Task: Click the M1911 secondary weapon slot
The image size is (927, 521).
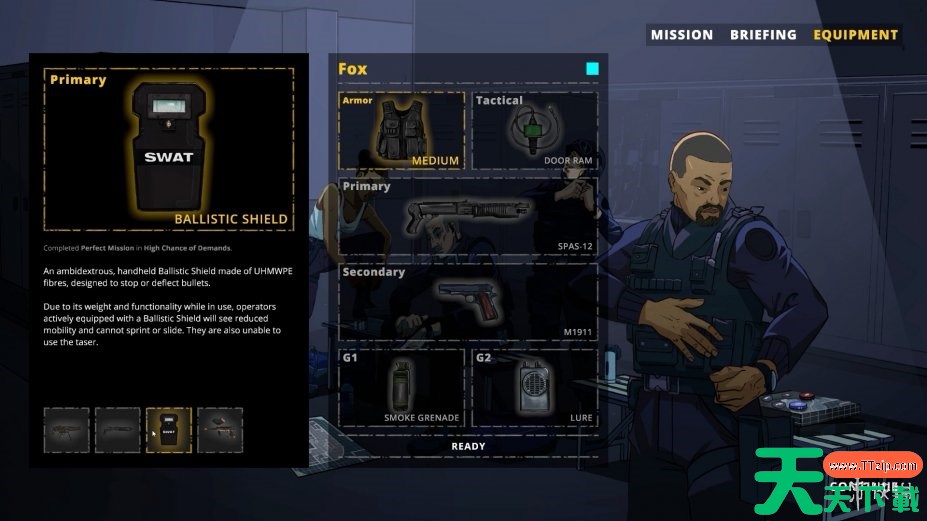Action: [468, 300]
